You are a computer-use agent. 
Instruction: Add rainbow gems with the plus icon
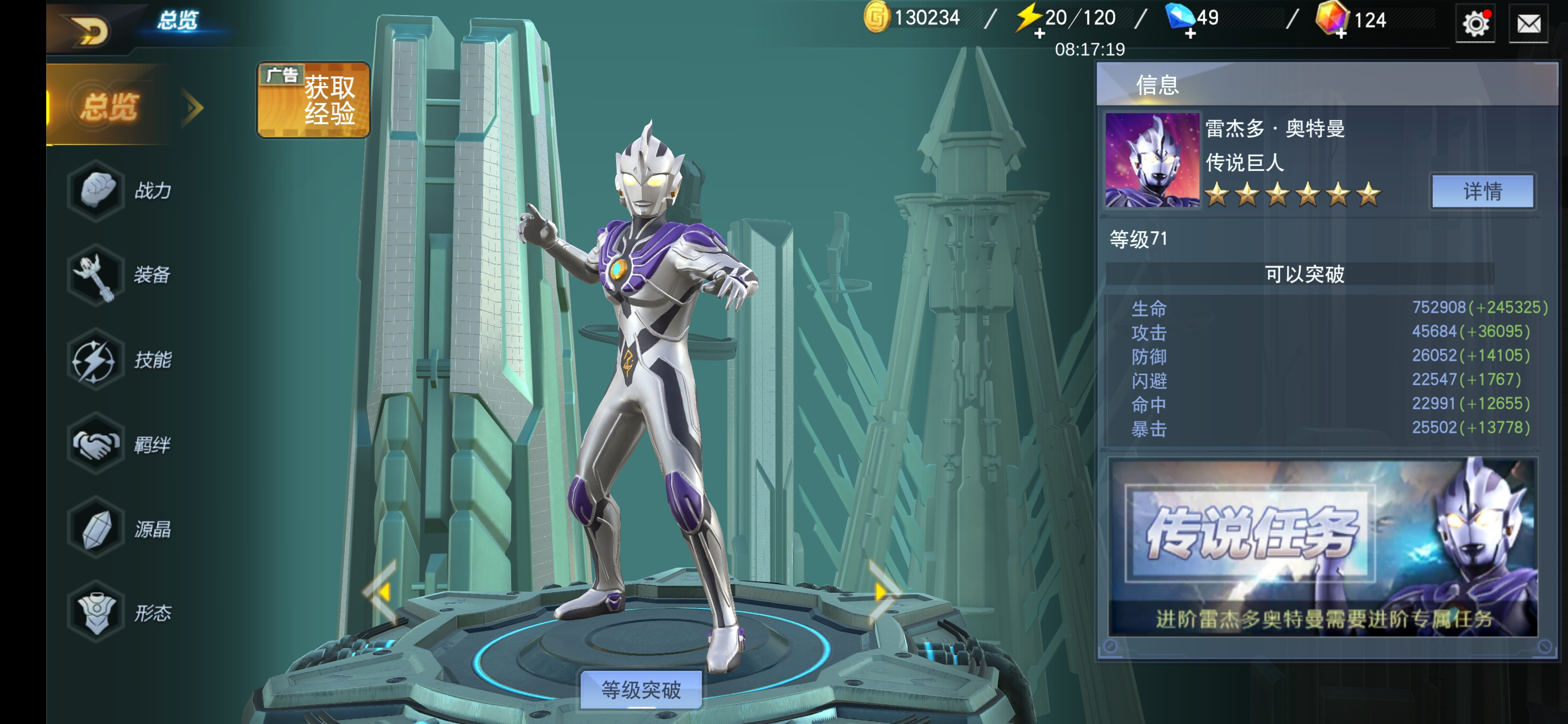pyautogui.click(x=1341, y=34)
